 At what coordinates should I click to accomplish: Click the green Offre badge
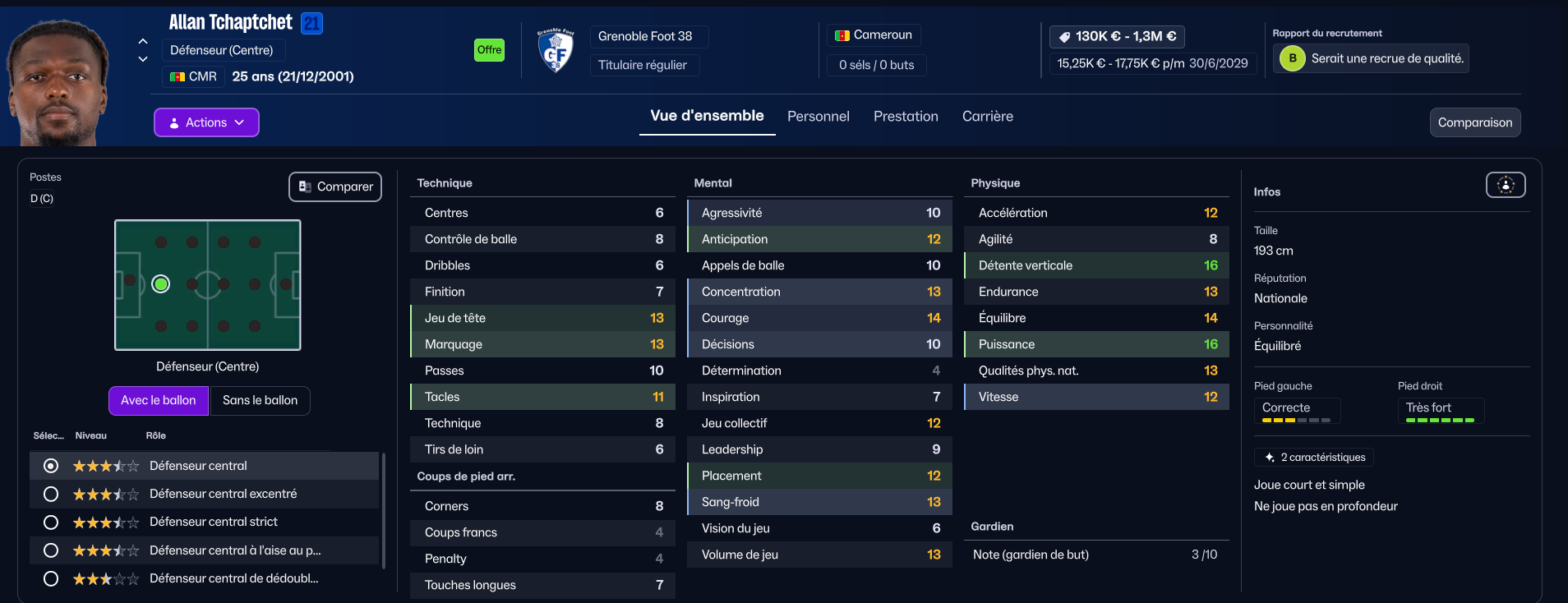(x=489, y=50)
